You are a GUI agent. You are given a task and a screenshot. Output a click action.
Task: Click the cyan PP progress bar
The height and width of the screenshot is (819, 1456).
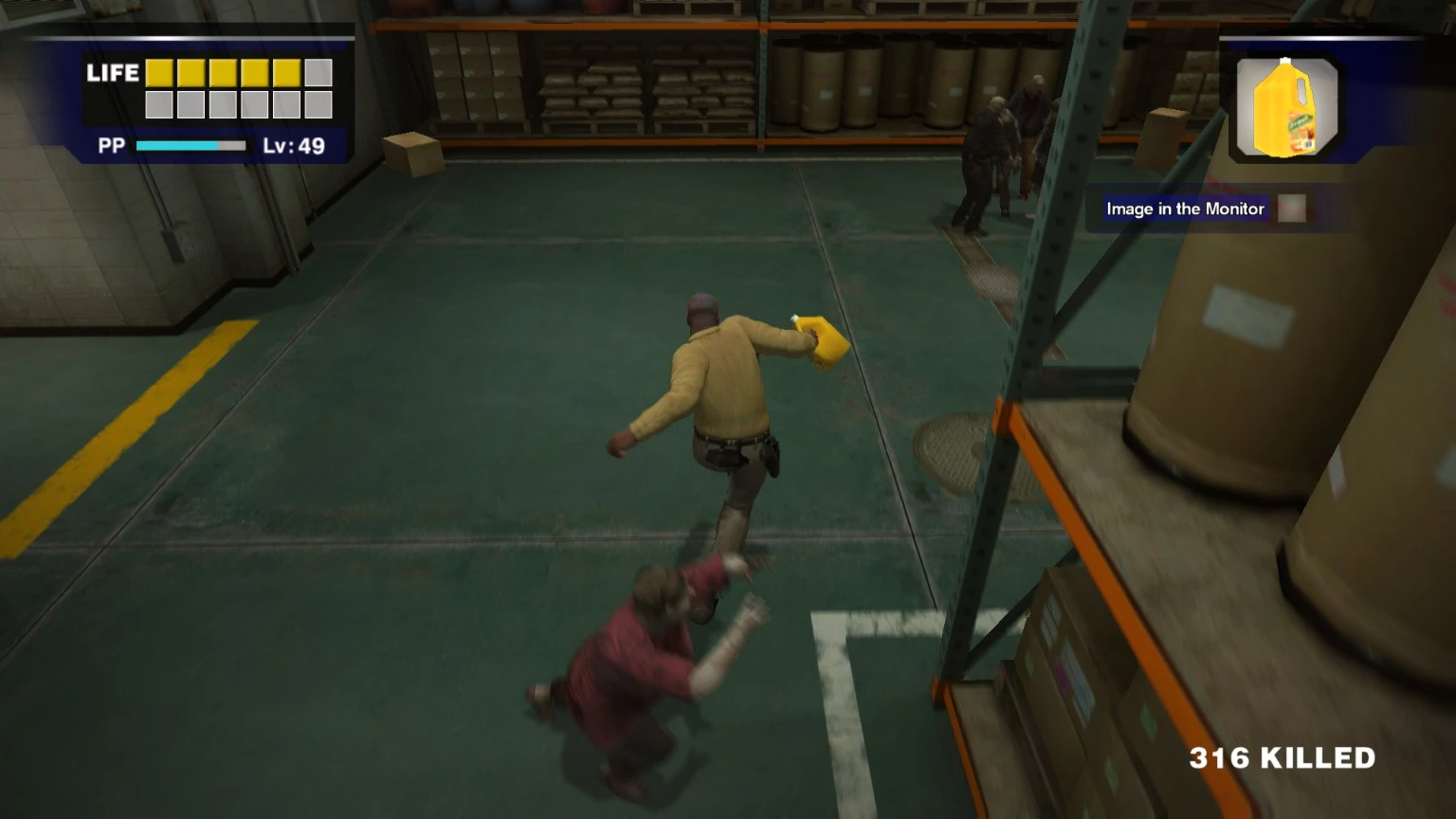175,147
